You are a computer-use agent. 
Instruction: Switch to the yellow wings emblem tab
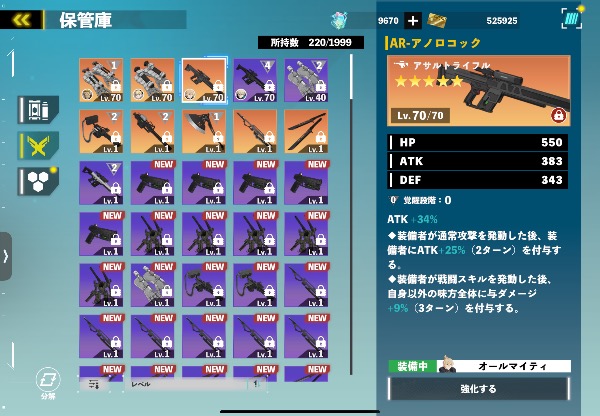pyautogui.click(x=37, y=146)
